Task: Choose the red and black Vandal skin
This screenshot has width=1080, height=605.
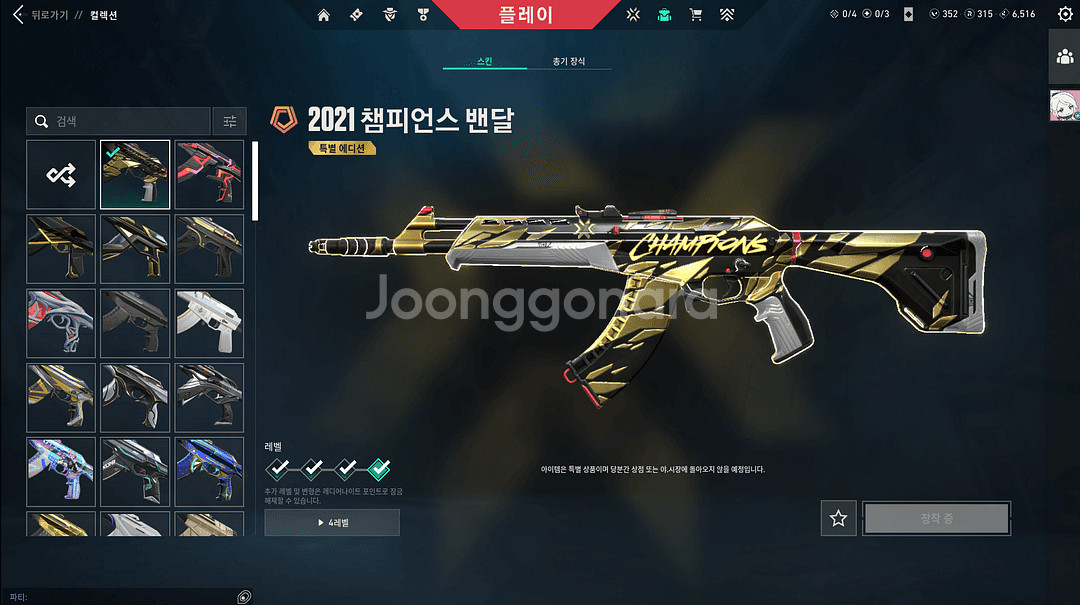Action: click(x=209, y=175)
